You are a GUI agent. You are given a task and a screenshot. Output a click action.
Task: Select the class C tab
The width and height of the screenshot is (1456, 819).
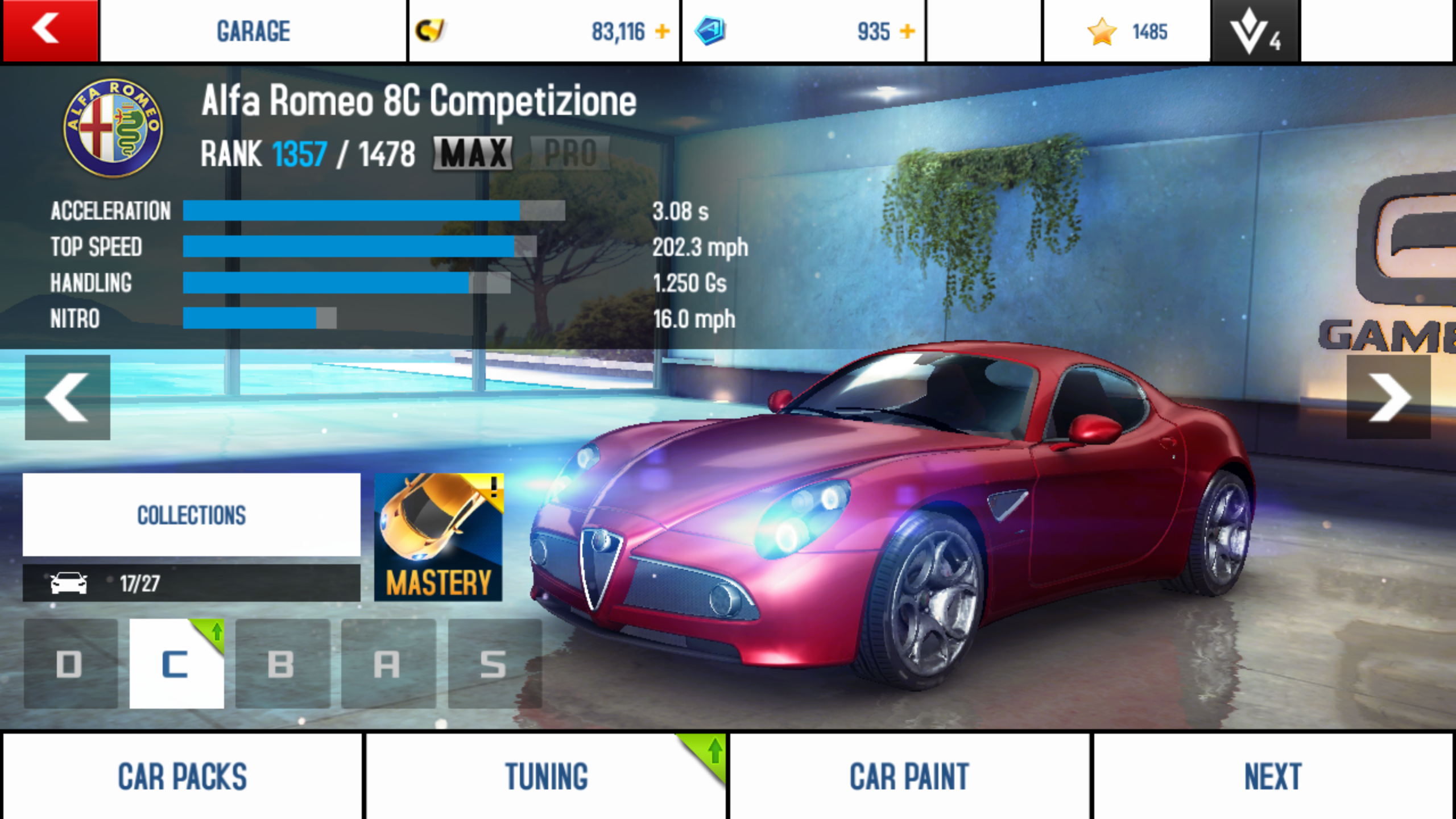[176, 664]
